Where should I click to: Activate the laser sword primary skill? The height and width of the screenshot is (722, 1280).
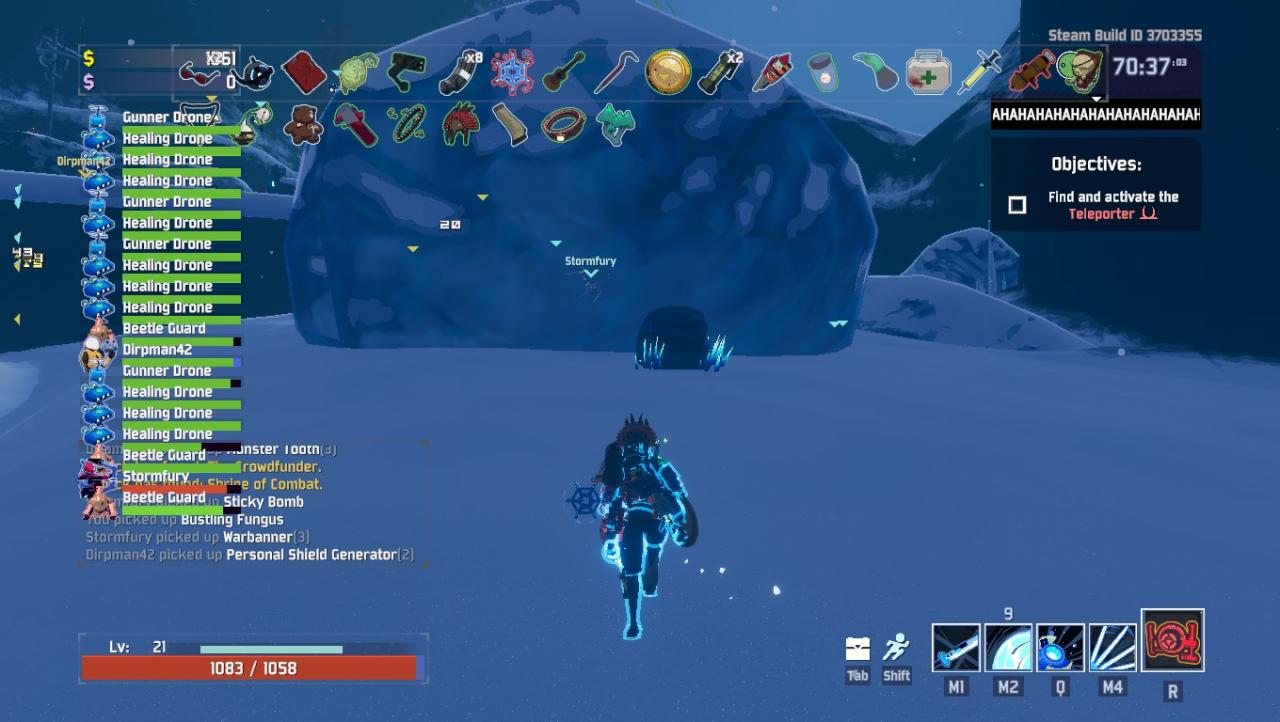pos(956,648)
